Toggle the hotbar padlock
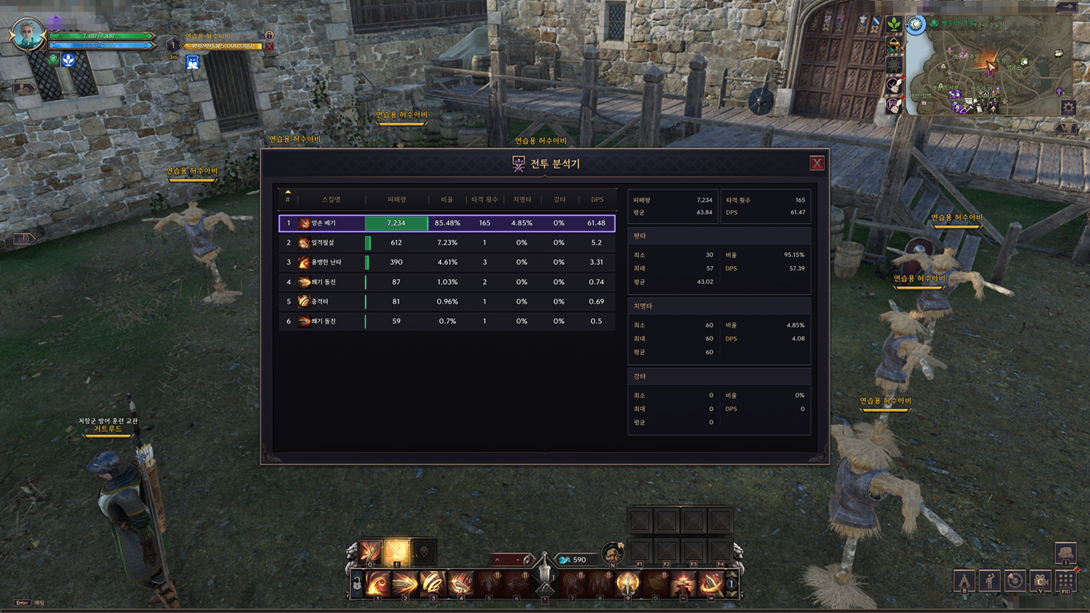Viewport: 1090px width, 613px height. pos(356,584)
